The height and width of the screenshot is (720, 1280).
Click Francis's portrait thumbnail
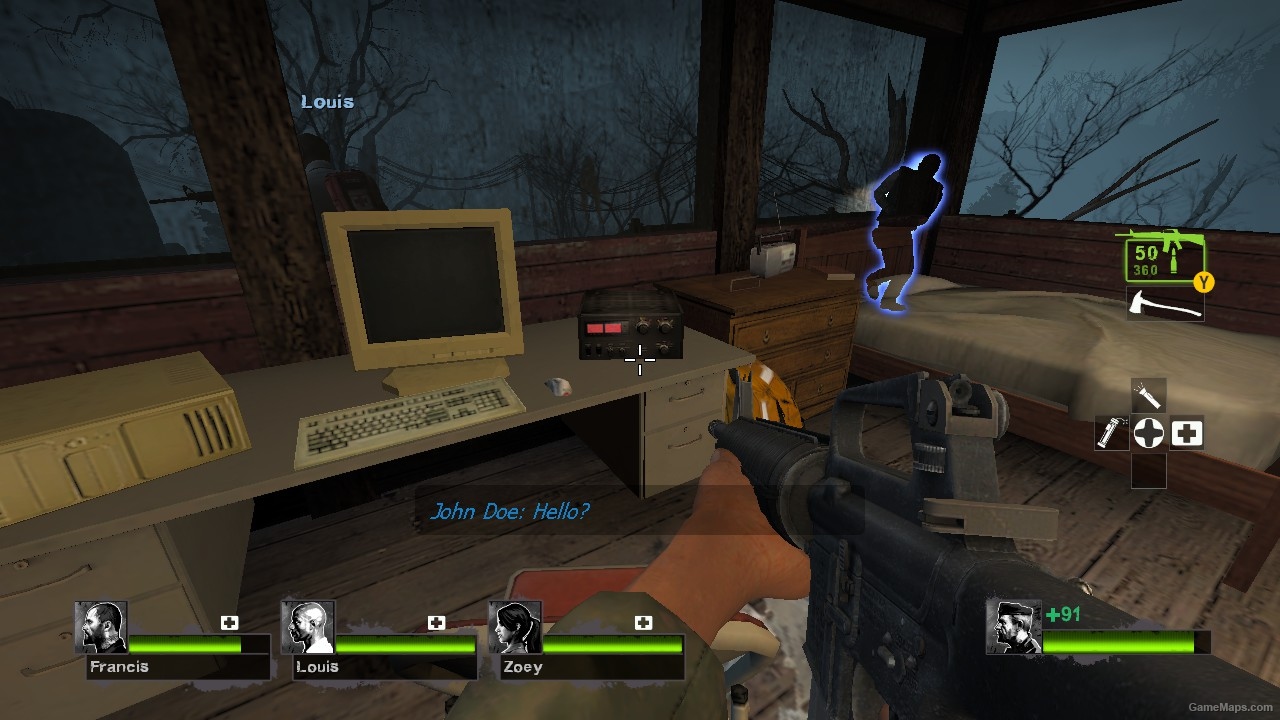[102, 630]
